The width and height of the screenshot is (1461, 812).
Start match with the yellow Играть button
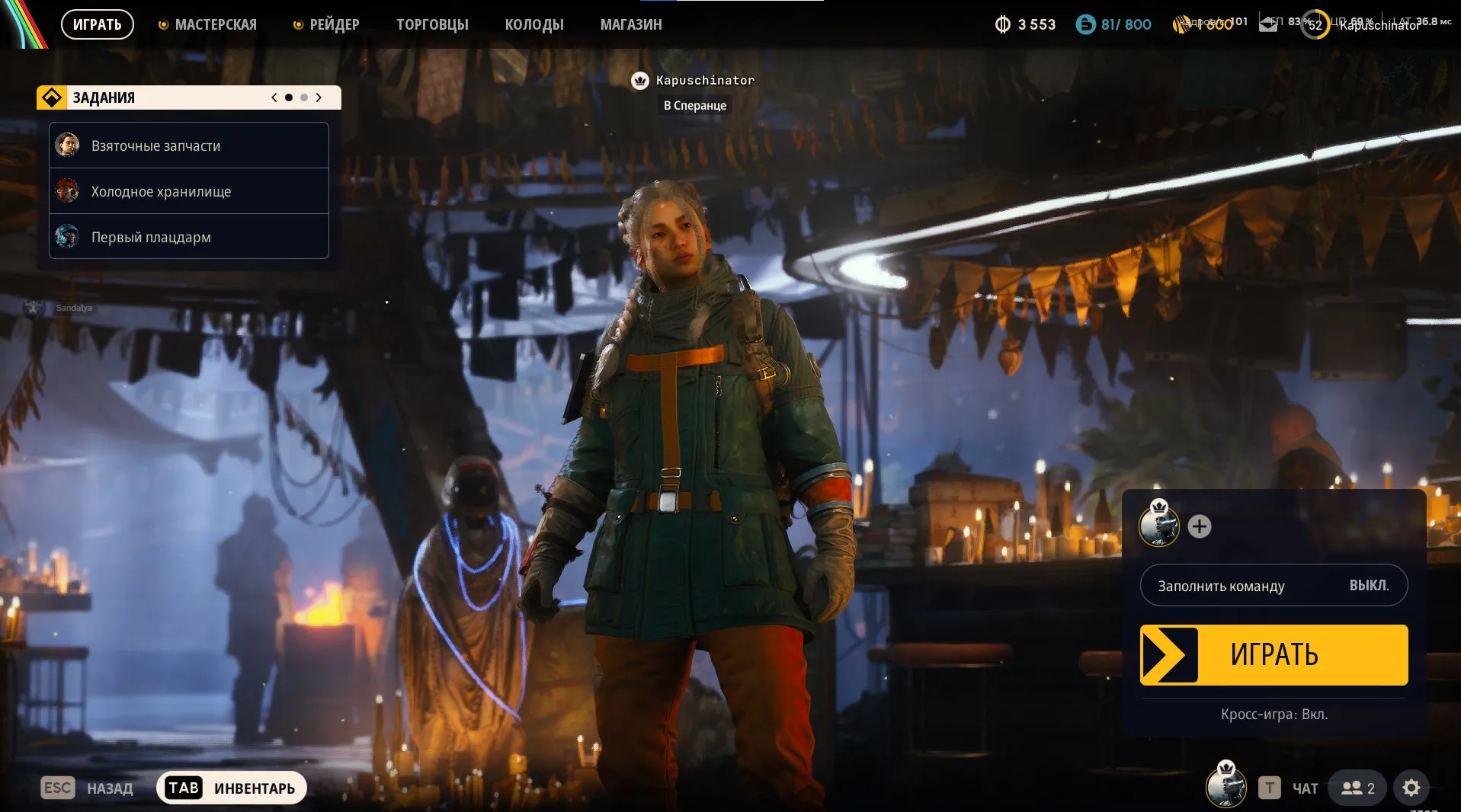[1274, 655]
